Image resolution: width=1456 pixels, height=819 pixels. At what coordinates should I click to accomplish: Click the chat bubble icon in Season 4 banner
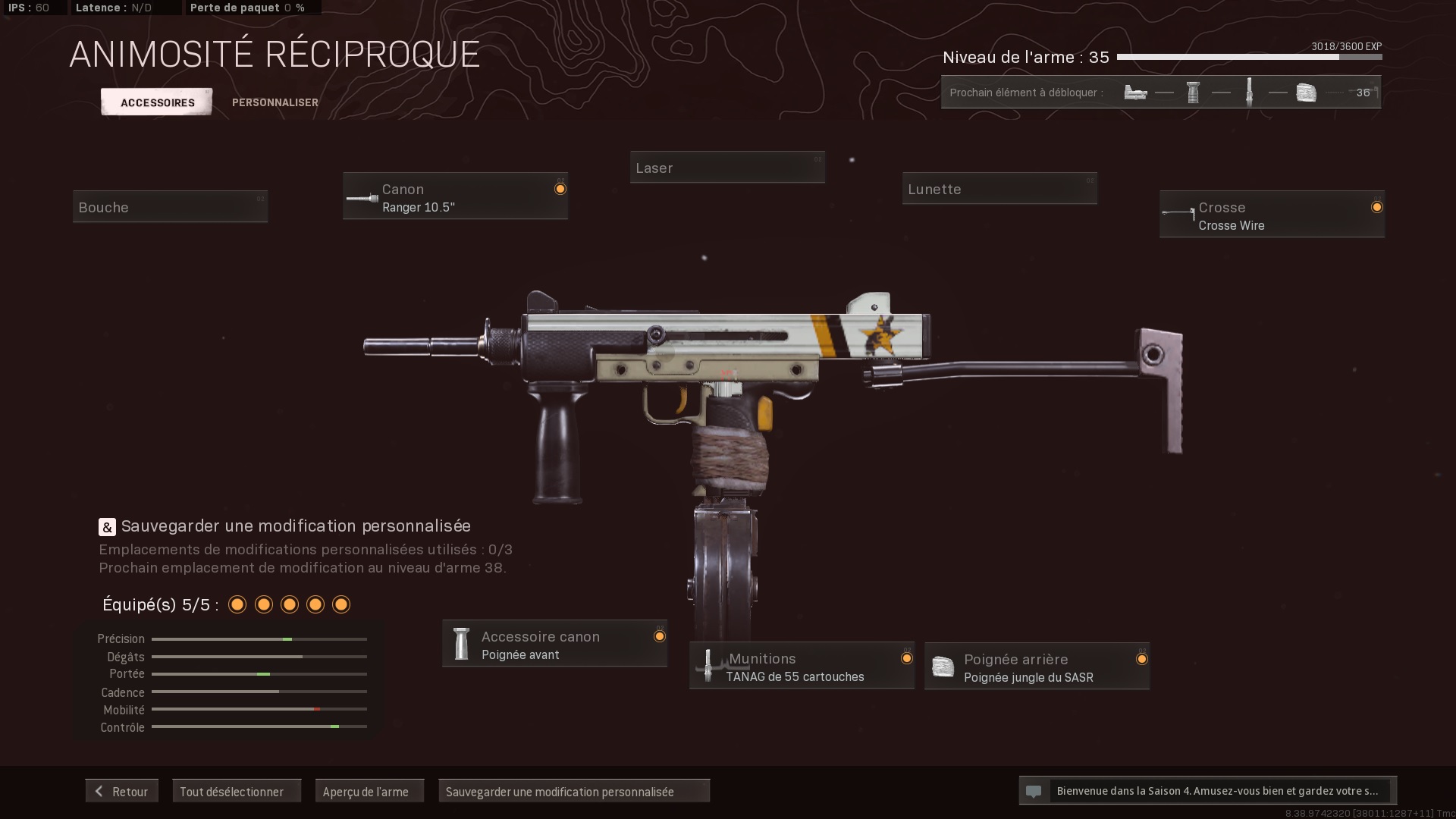pos(1034,791)
